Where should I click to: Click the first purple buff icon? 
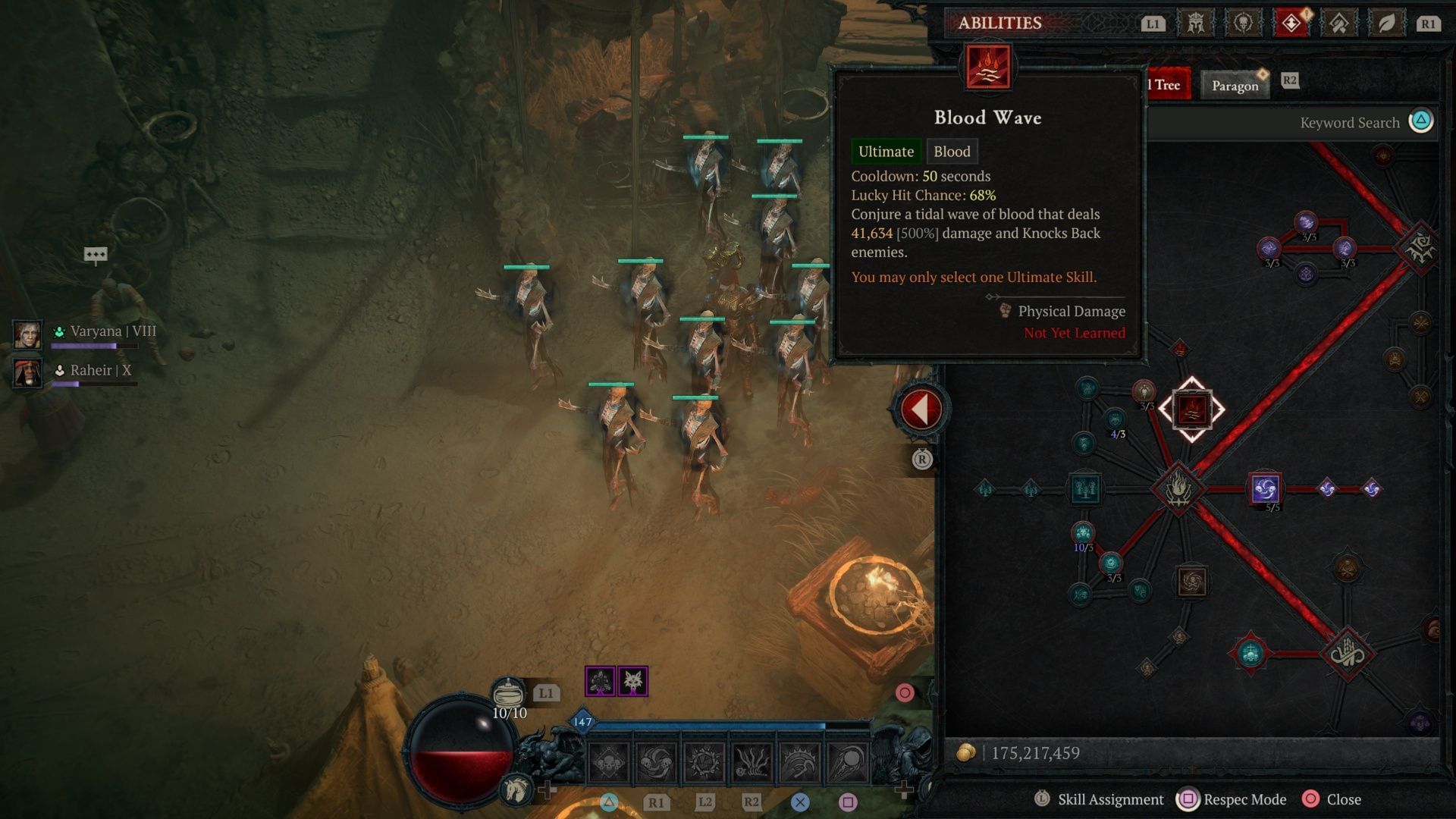[600, 682]
